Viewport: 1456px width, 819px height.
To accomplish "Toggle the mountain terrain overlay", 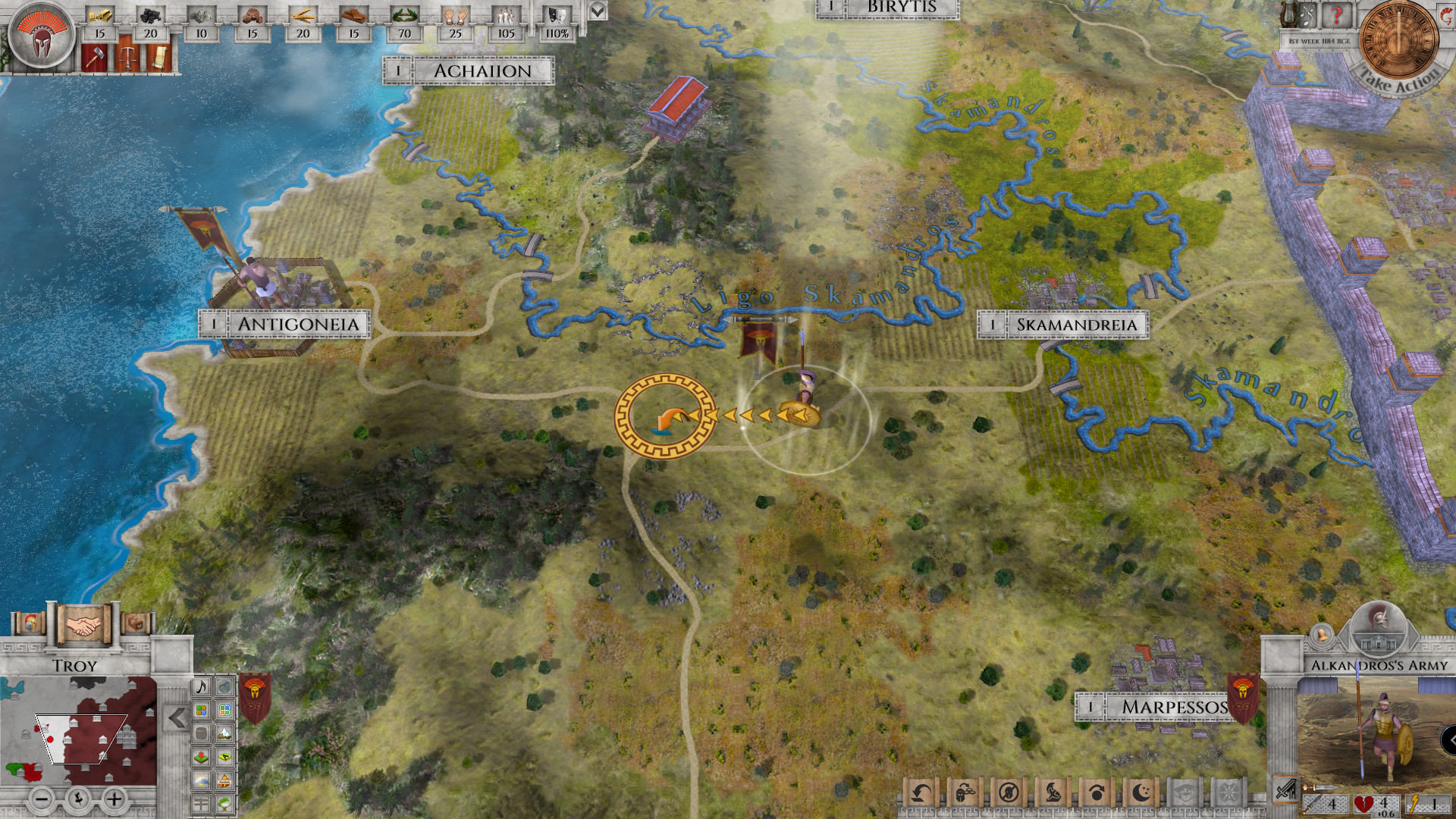I will pos(225,733).
